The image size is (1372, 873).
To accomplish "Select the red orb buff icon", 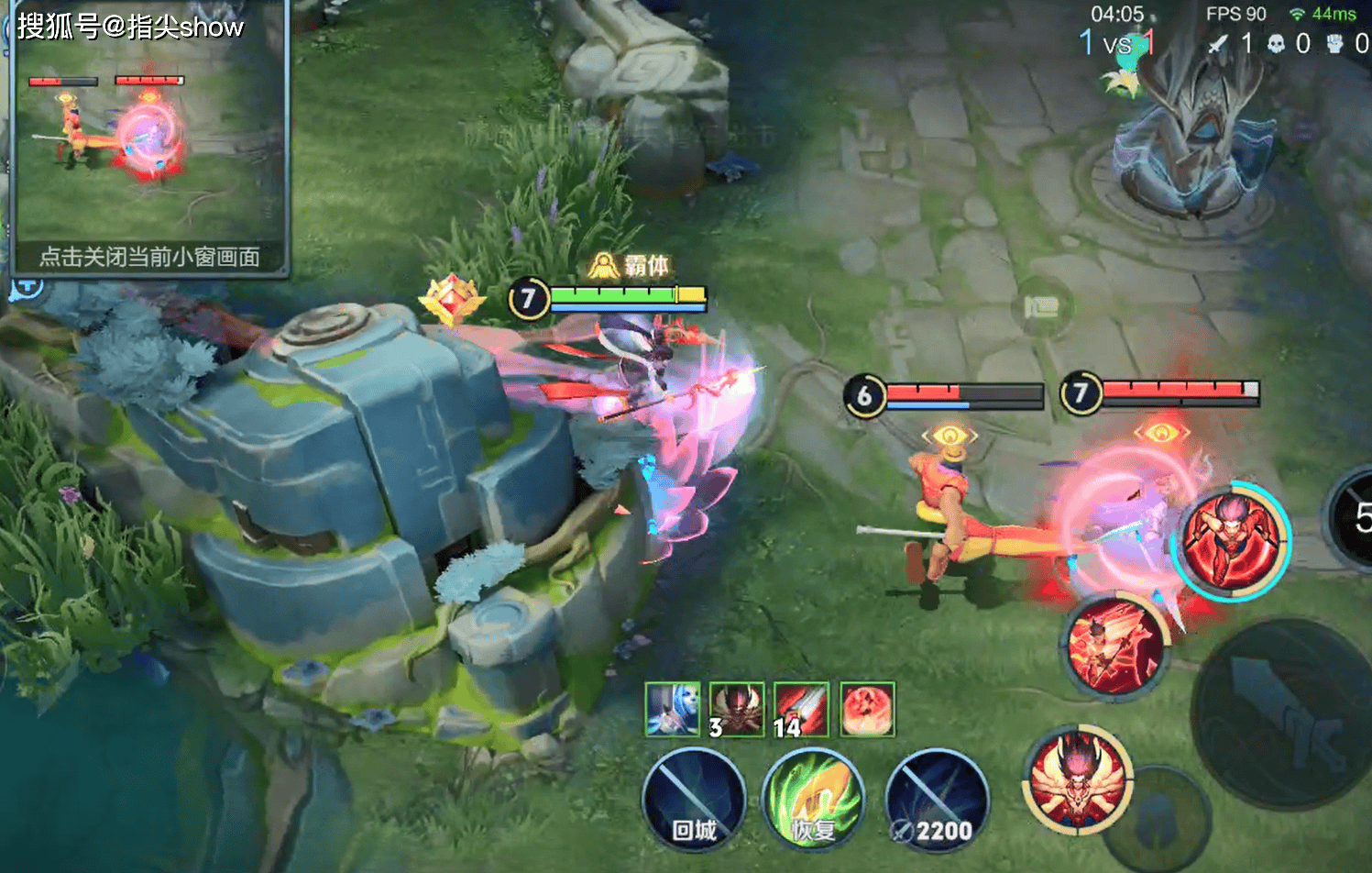I will 866,709.
